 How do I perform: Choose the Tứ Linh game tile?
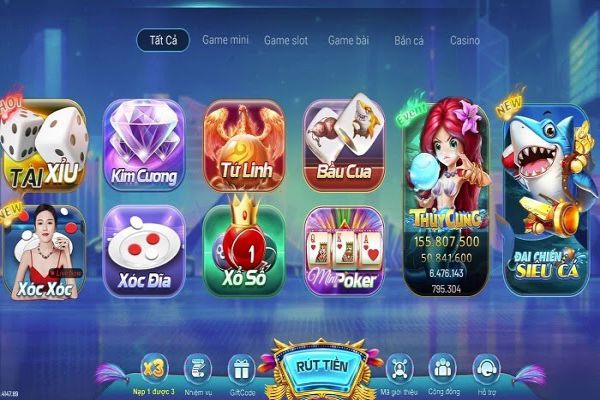(243, 147)
